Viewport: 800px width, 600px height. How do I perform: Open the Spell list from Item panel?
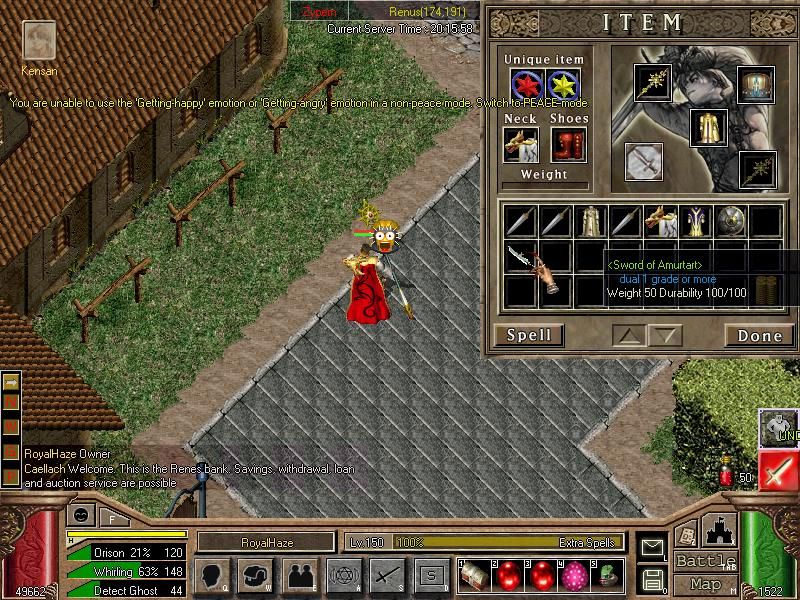528,335
